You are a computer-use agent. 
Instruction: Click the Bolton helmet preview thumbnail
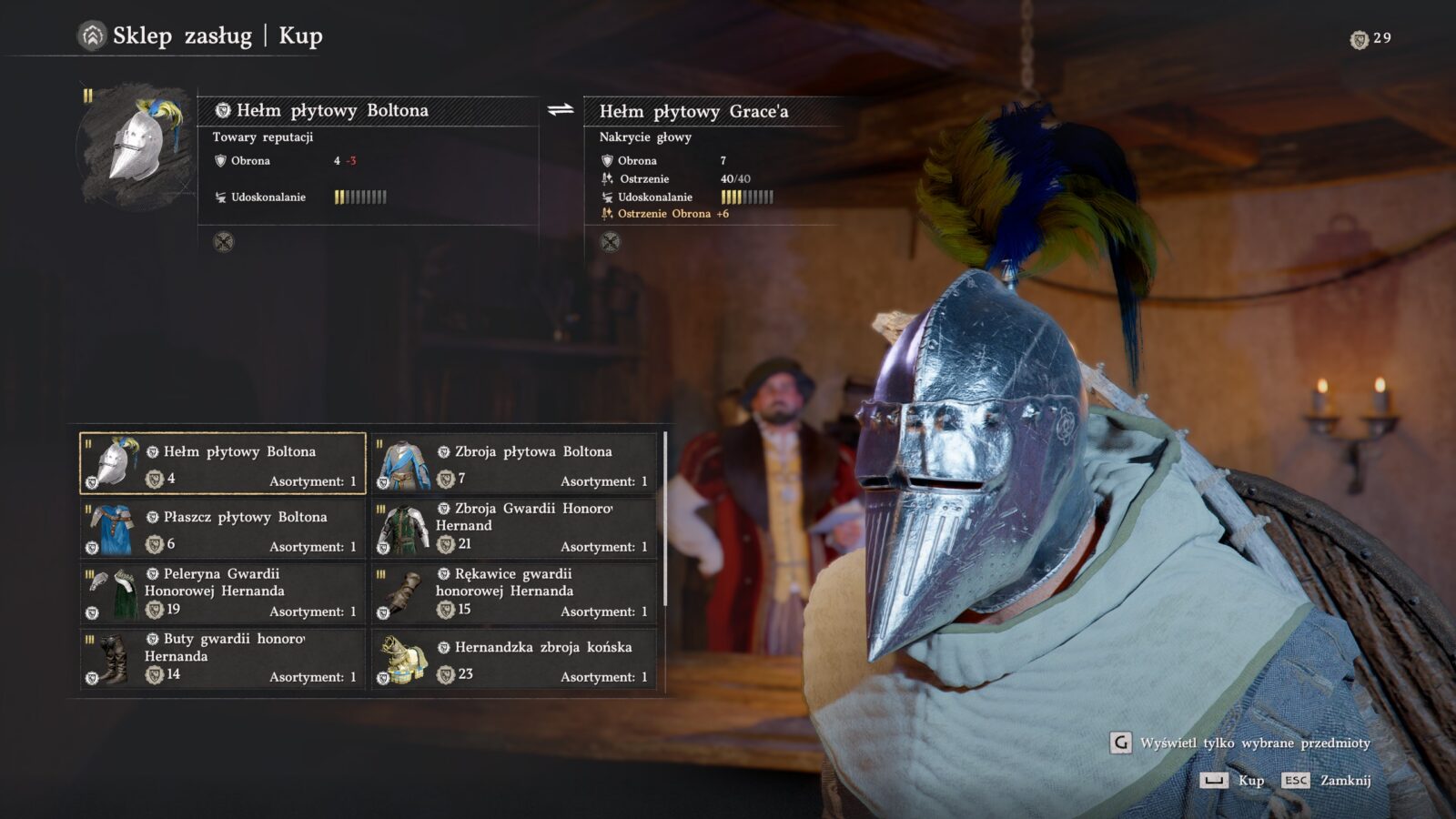136,146
